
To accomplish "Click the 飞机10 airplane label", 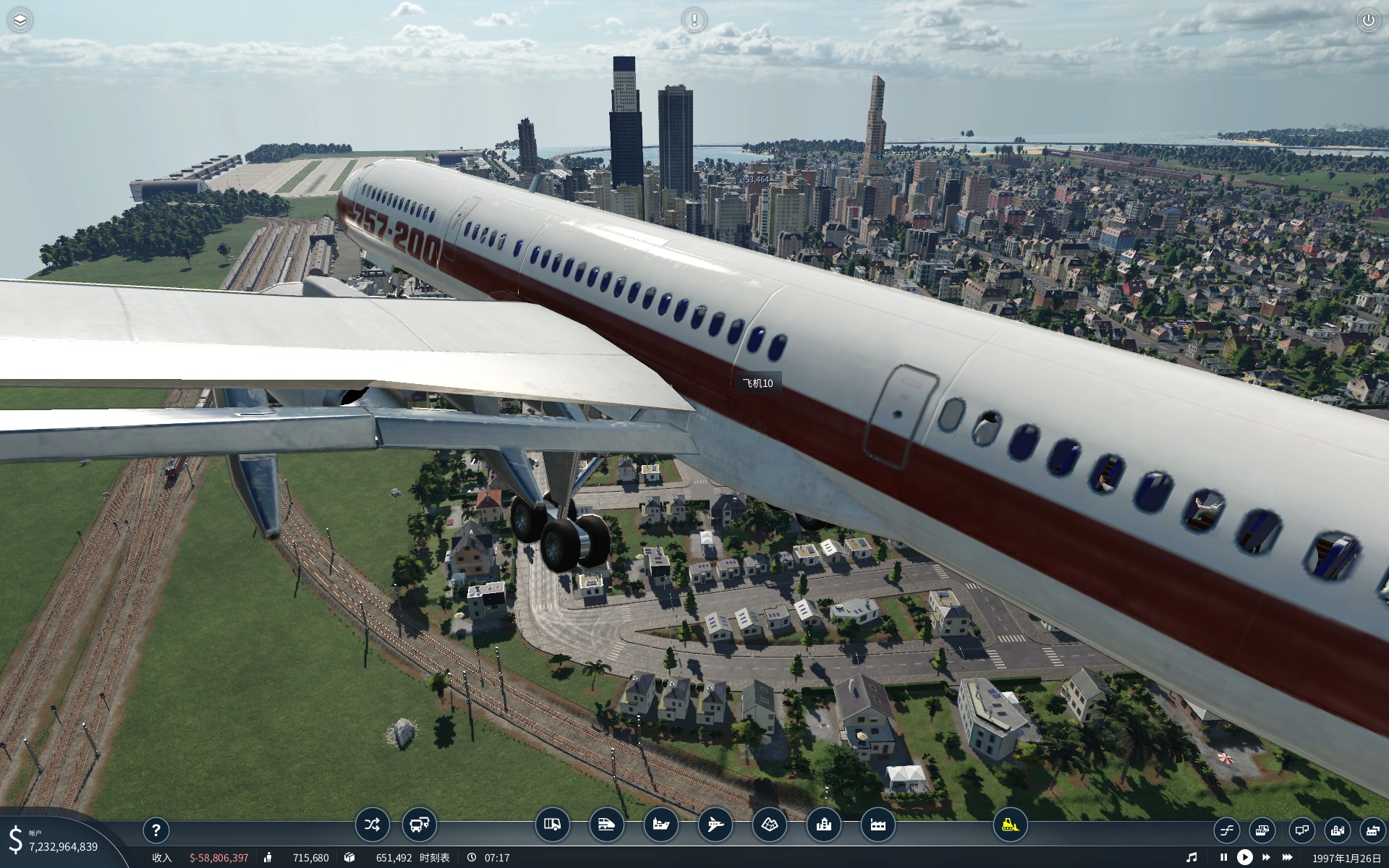I will [757, 383].
